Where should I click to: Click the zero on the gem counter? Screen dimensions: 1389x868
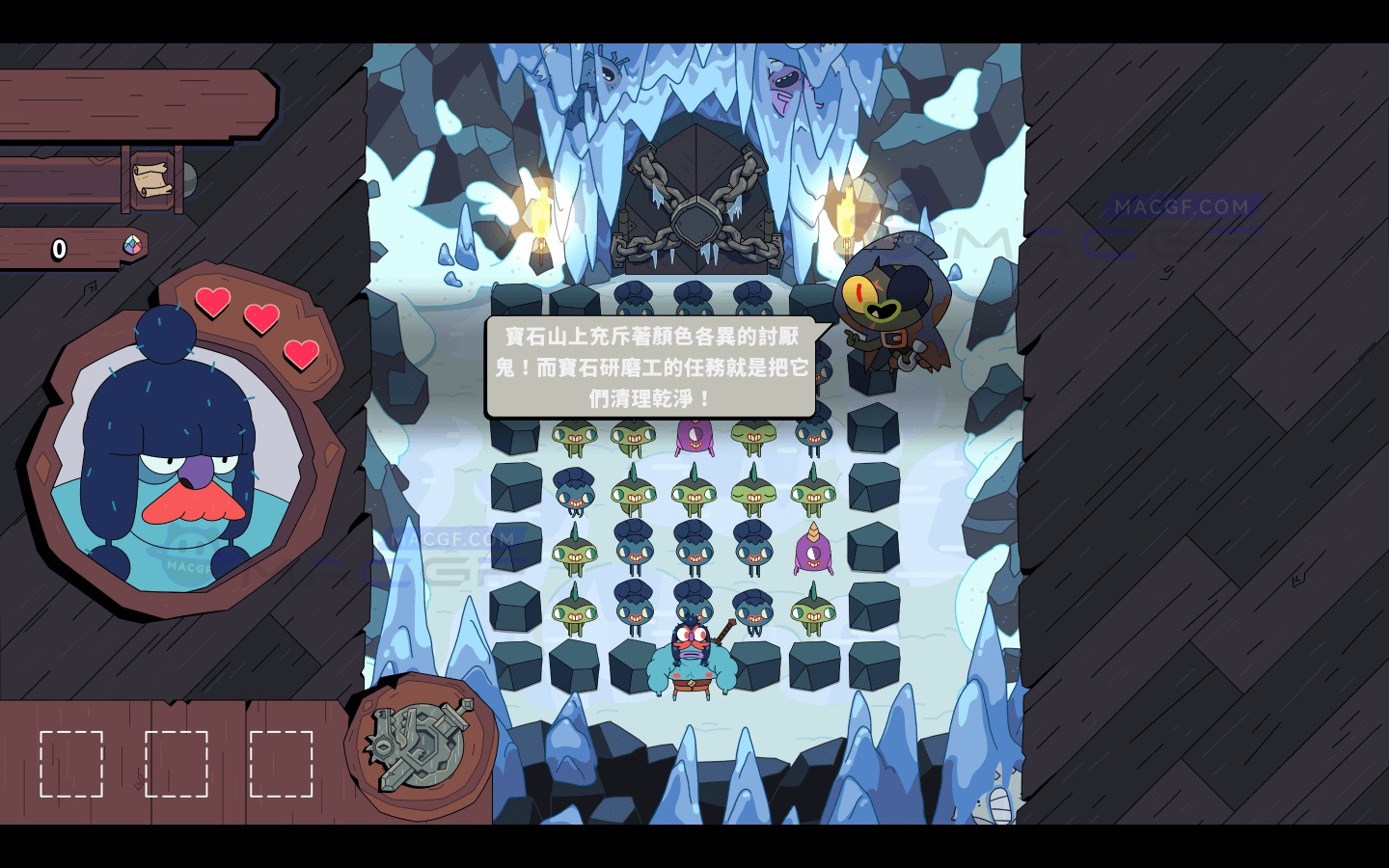pyautogui.click(x=58, y=249)
